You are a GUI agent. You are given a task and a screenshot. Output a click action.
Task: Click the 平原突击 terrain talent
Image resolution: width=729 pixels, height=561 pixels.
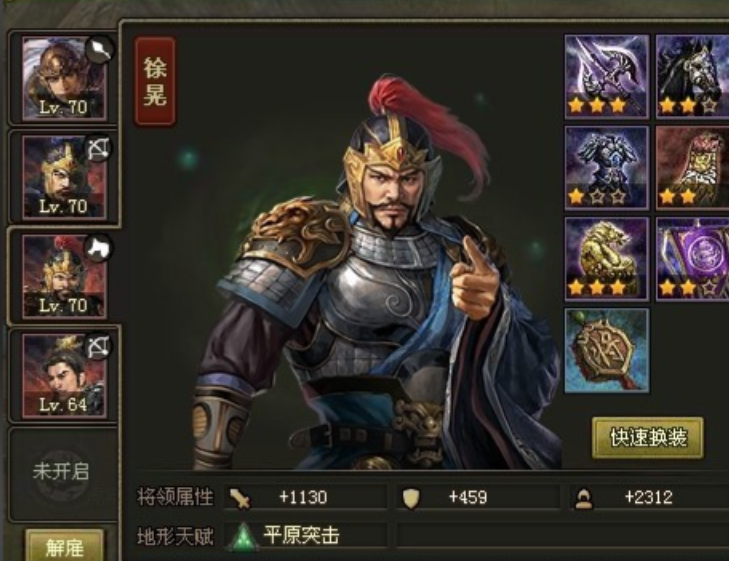click(300, 536)
